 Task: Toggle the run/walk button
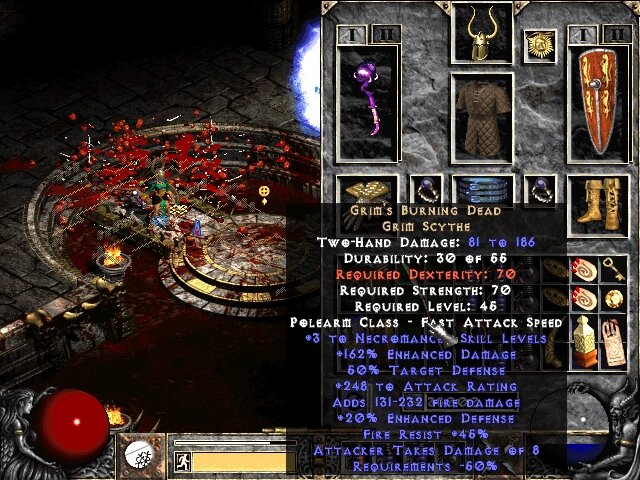(182, 461)
